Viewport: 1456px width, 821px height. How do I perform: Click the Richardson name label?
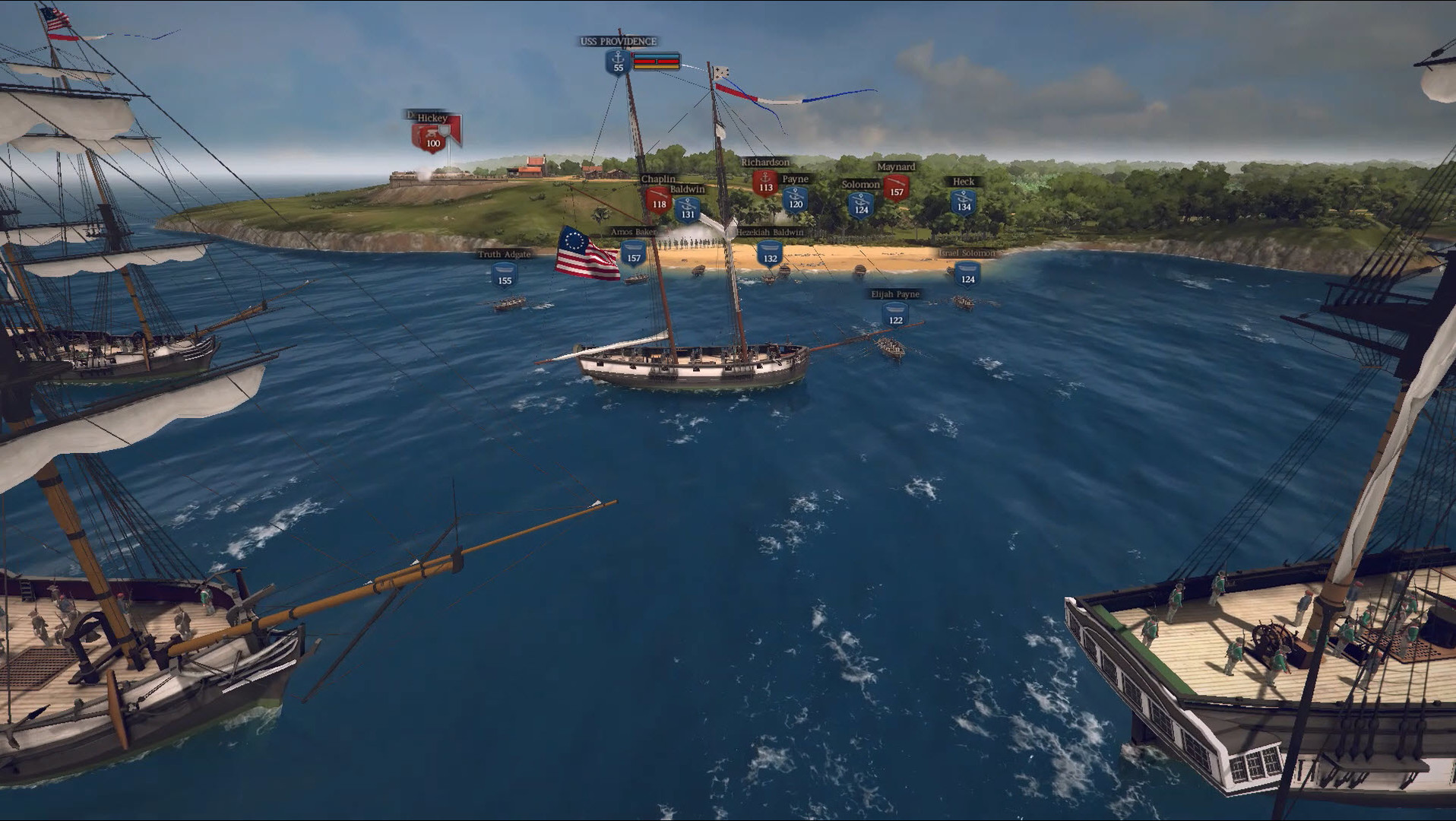click(765, 163)
